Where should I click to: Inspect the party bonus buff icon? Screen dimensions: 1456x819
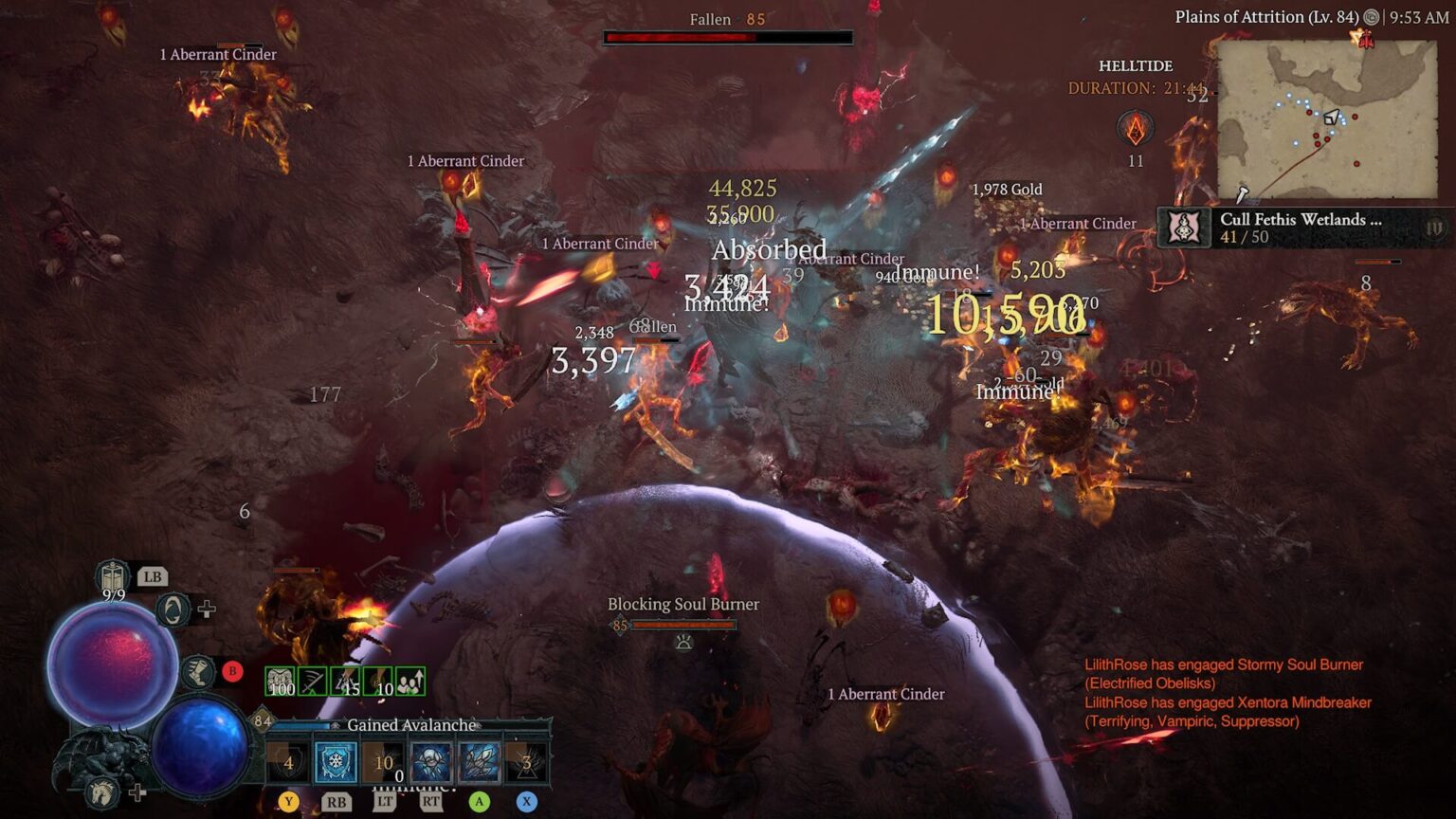(410, 681)
